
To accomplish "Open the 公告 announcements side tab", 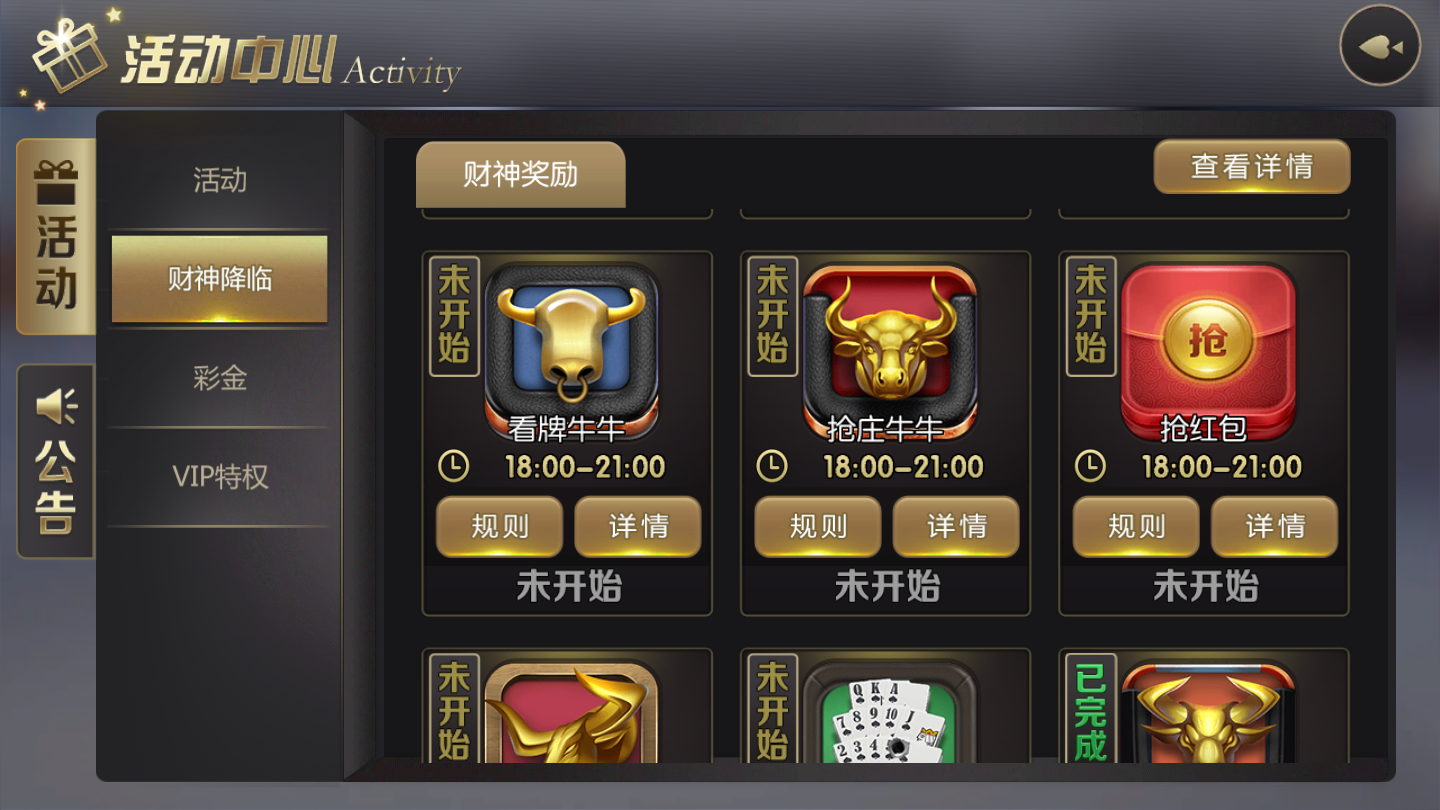I will 56,461.
